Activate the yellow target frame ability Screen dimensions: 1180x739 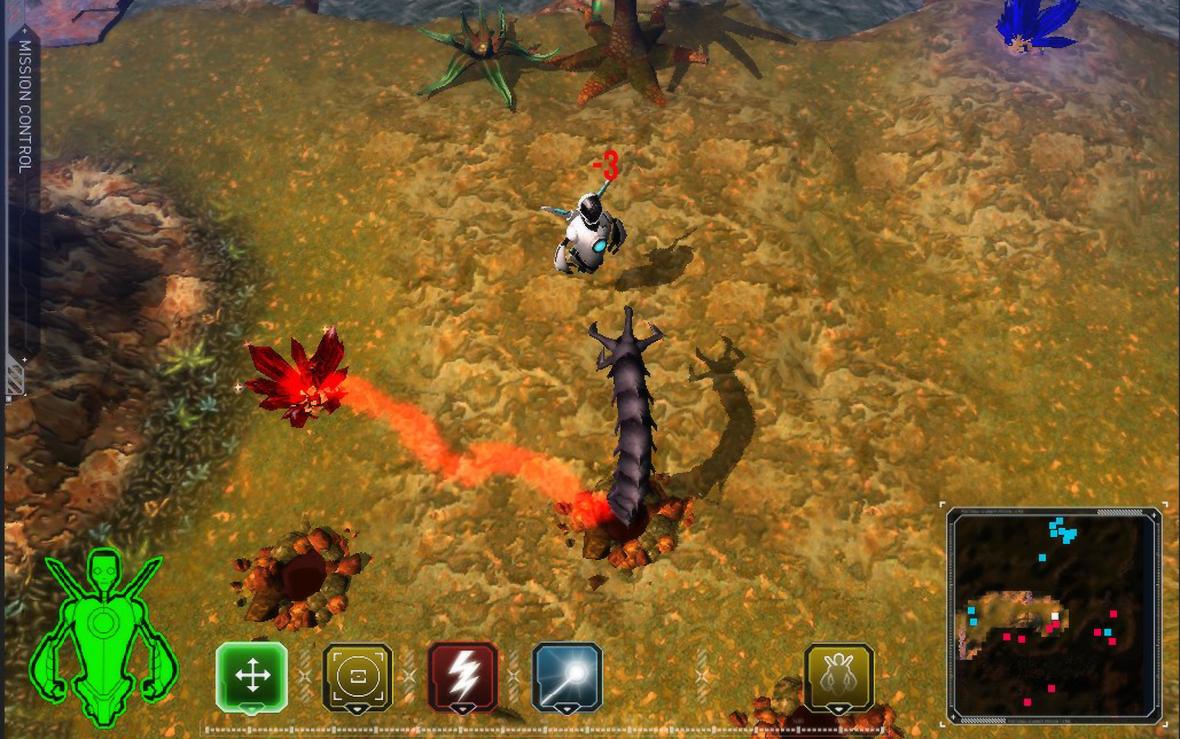(x=357, y=676)
